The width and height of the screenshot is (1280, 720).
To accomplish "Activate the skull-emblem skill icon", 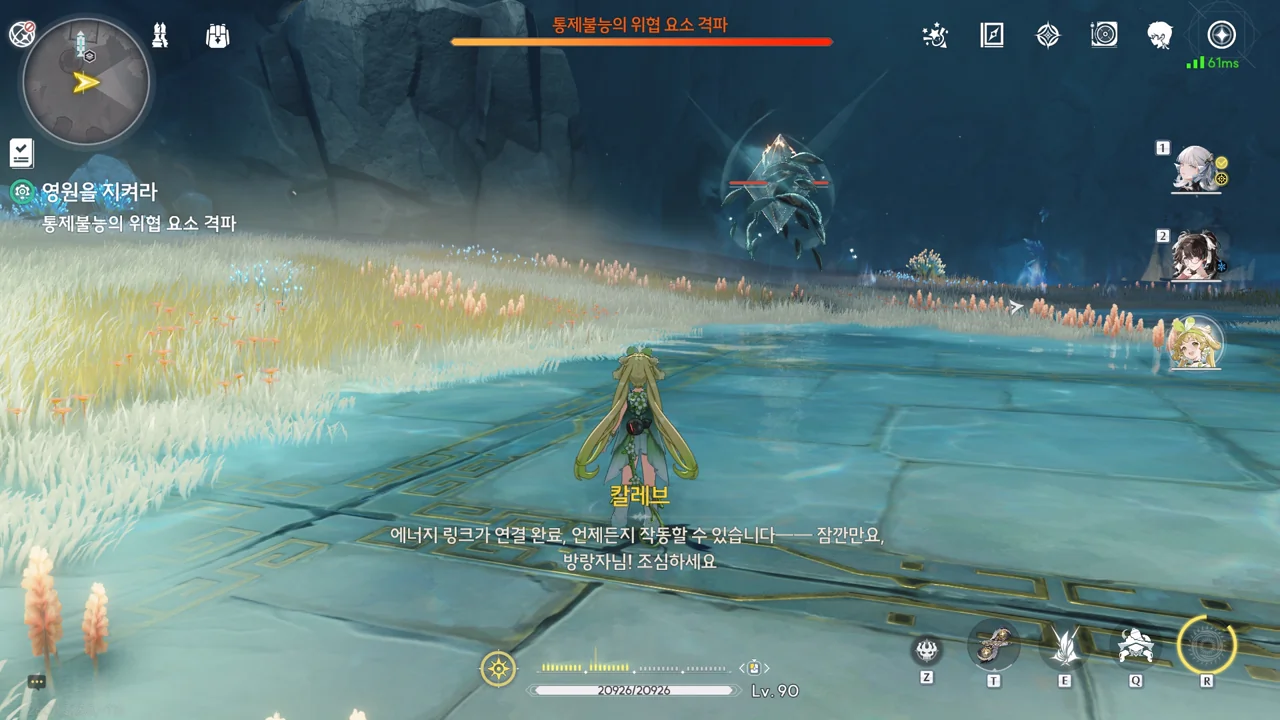I will [927, 651].
